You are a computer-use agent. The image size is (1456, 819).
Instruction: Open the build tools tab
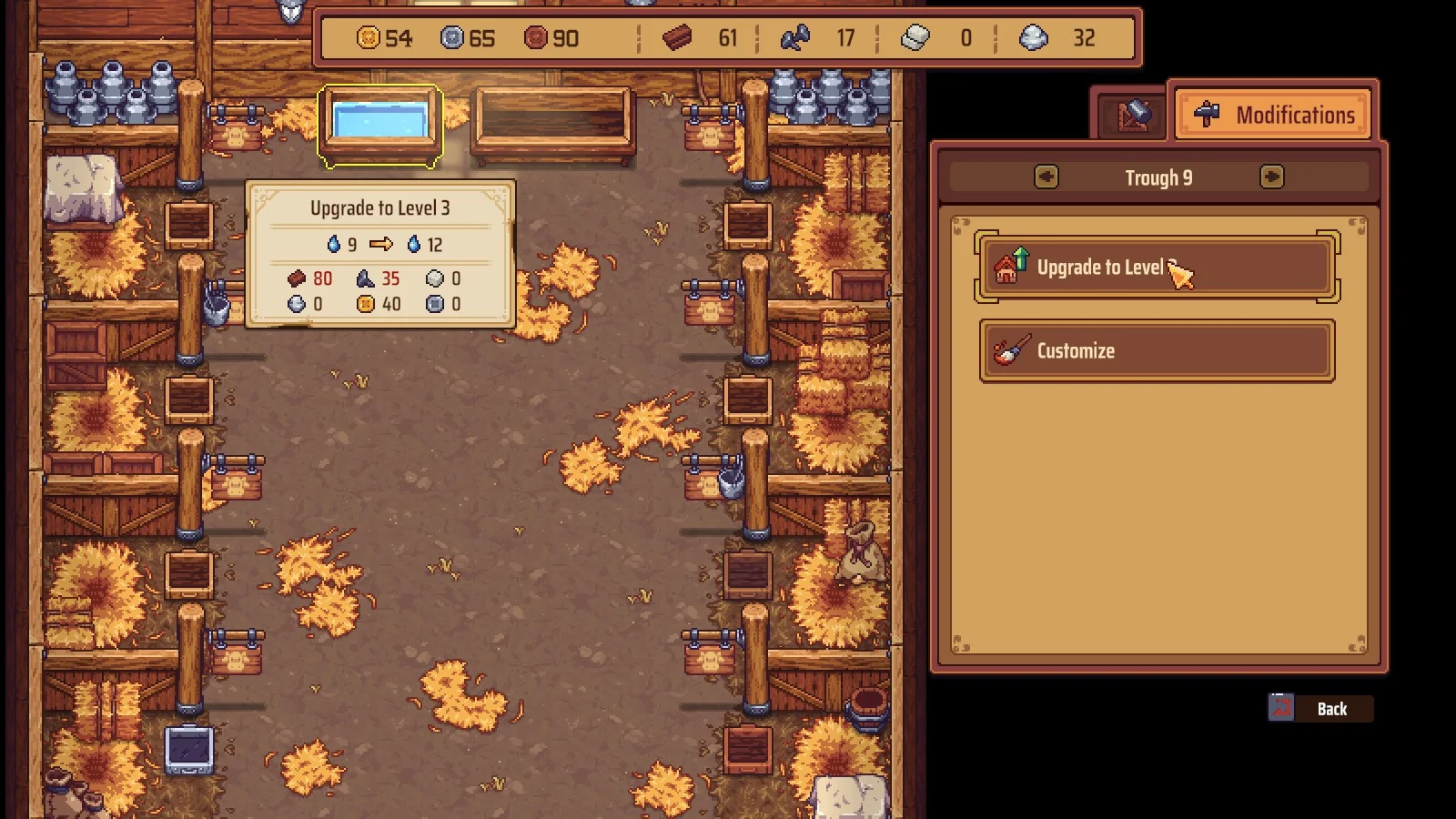coord(1133,116)
